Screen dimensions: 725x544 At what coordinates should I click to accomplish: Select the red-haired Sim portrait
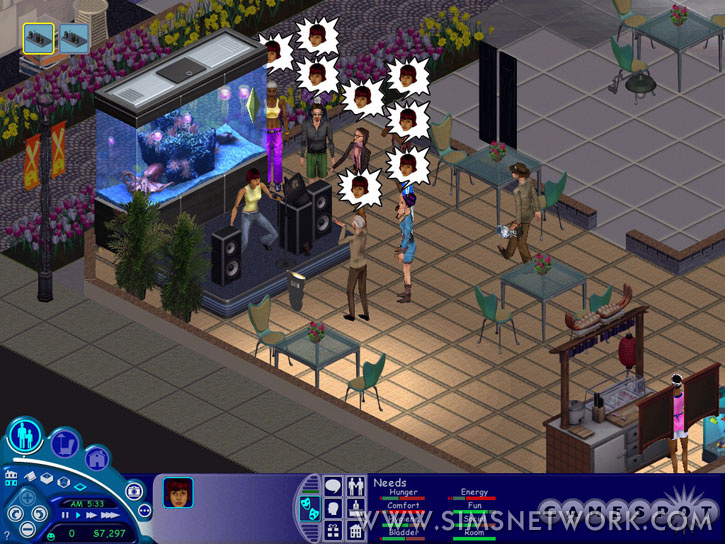[178, 492]
